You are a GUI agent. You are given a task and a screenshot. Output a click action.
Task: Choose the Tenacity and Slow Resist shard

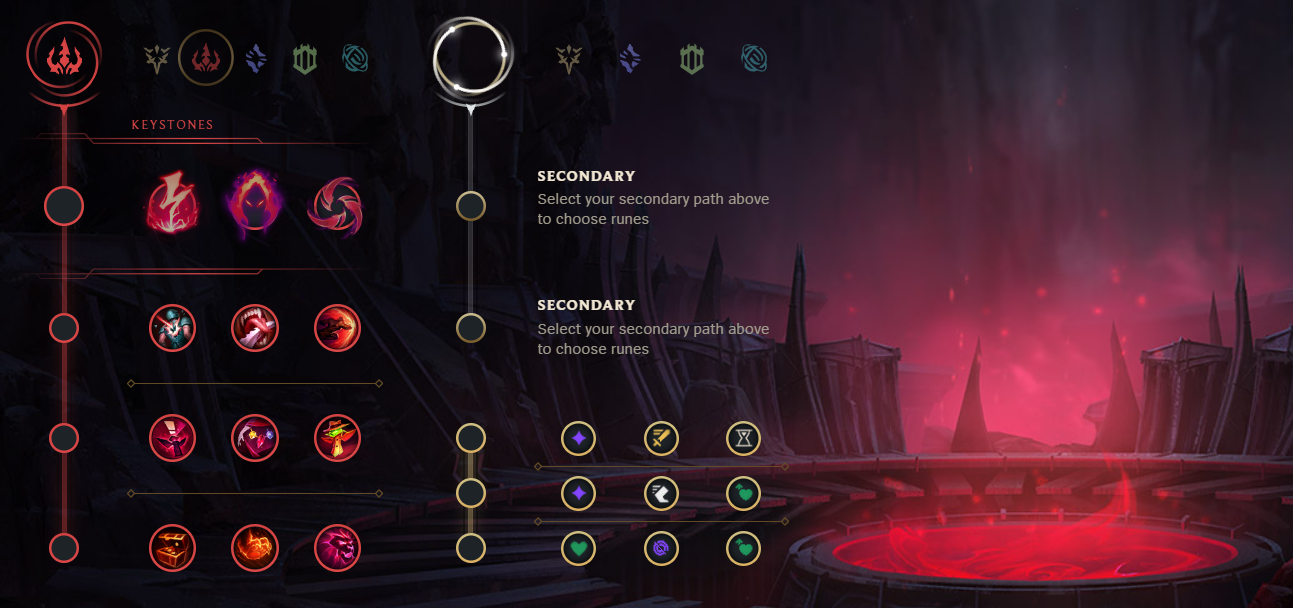[661, 548]
